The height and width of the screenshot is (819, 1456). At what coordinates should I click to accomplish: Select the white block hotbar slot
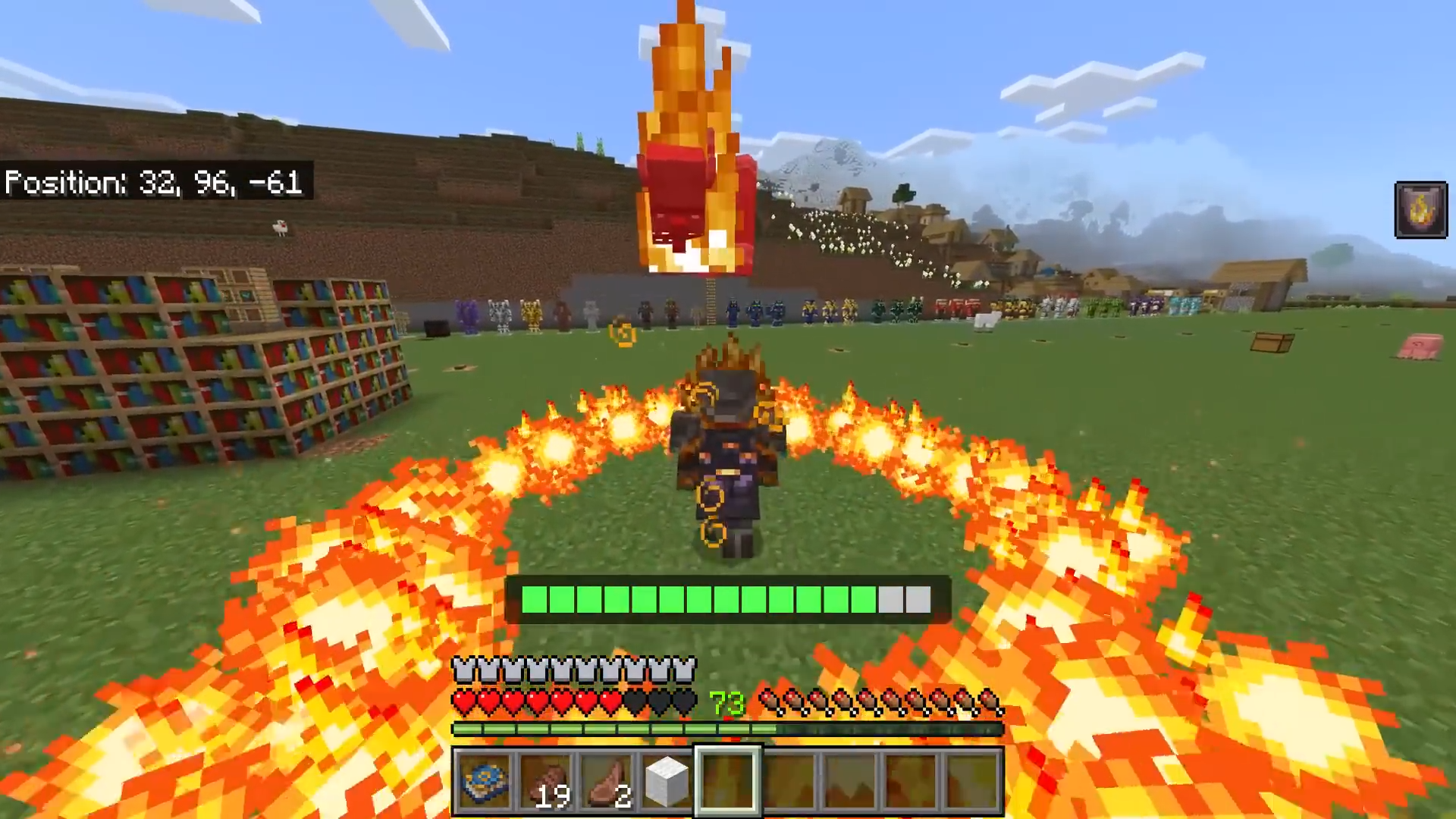click(667, 781)
